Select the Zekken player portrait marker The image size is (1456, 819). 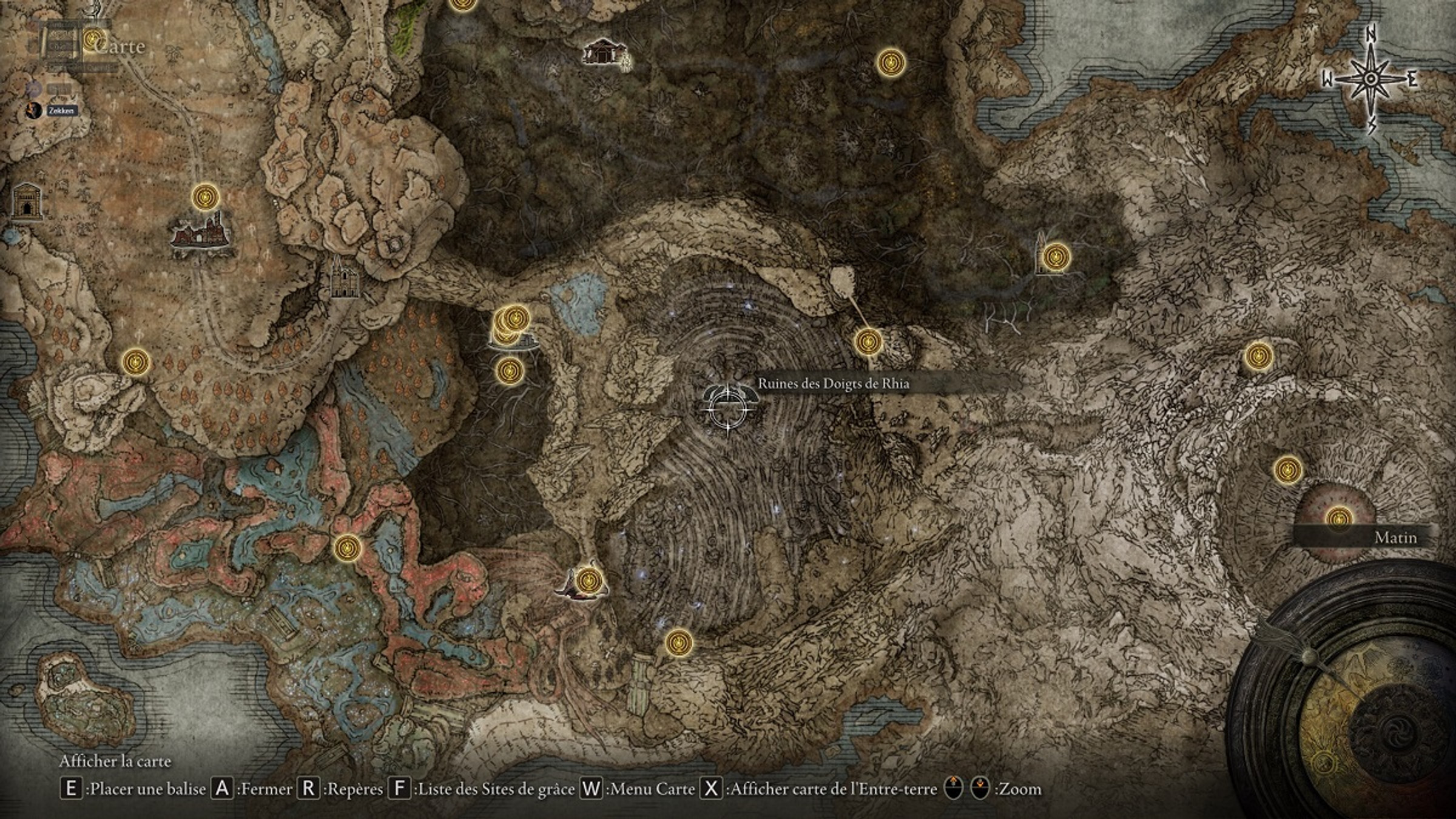click(35, 110)
